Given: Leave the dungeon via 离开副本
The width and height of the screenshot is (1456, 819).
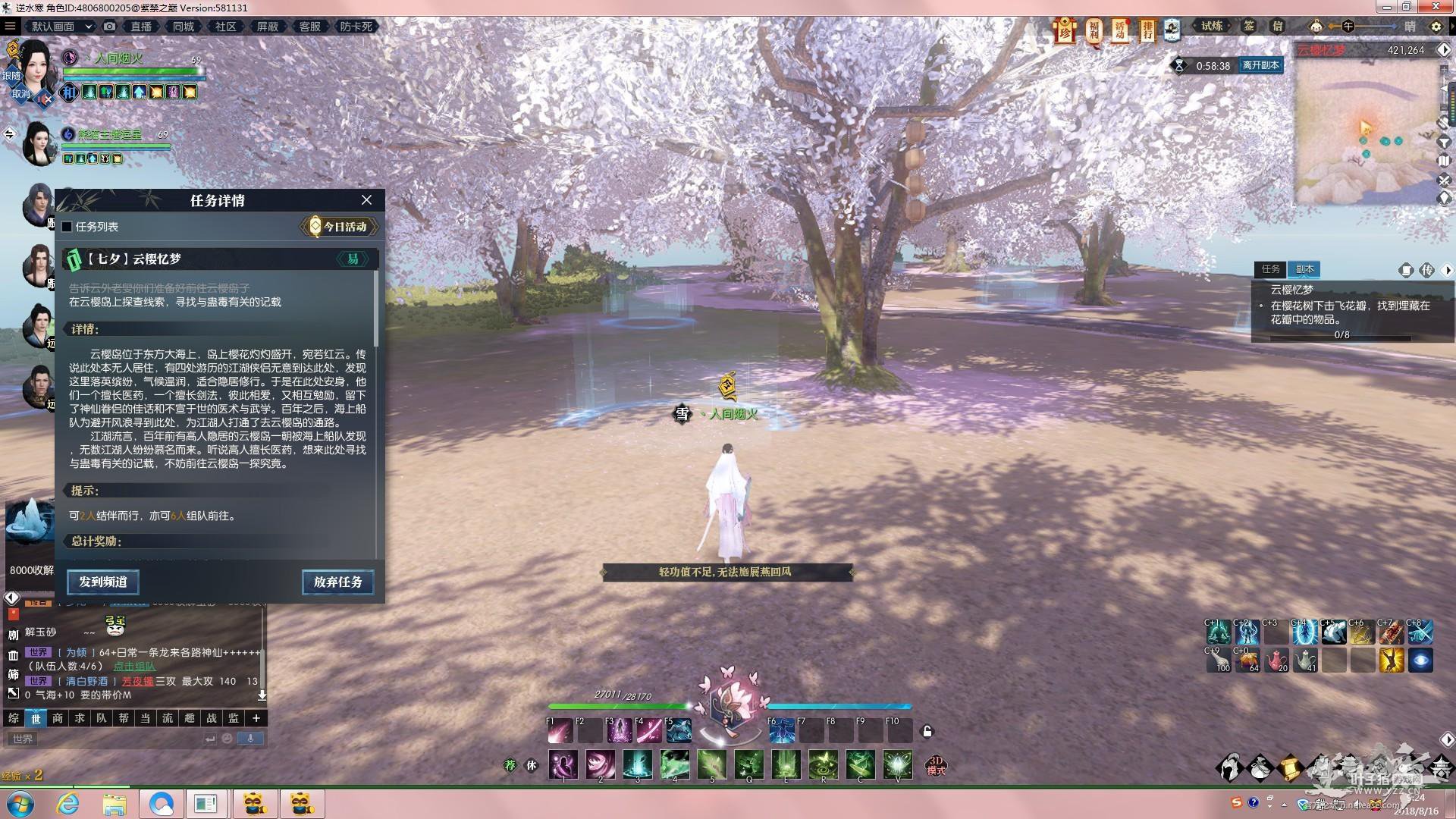Looking at the screenshot, I should [1260, 65].
